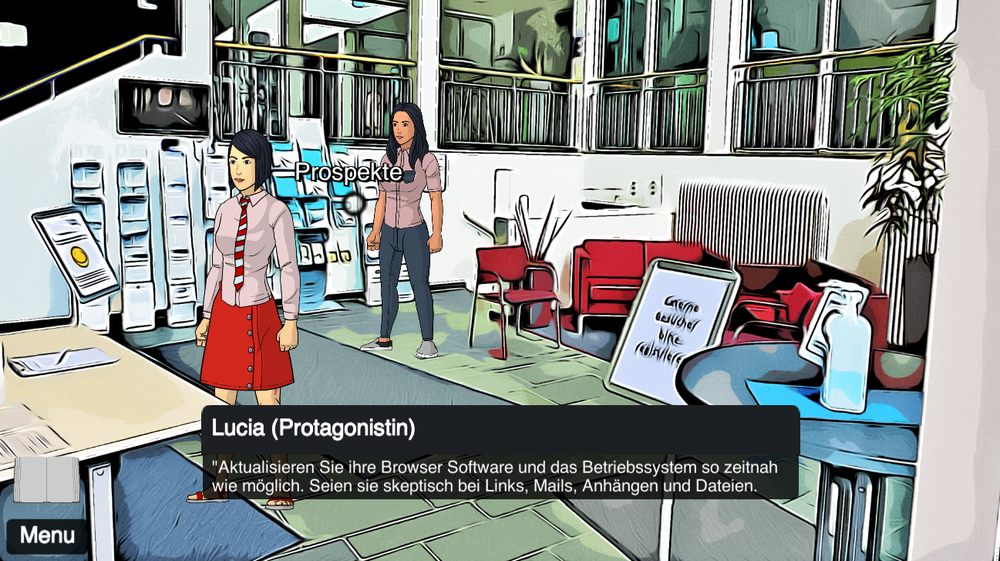Click the Prospekte hotspot marker

point(352,203)
